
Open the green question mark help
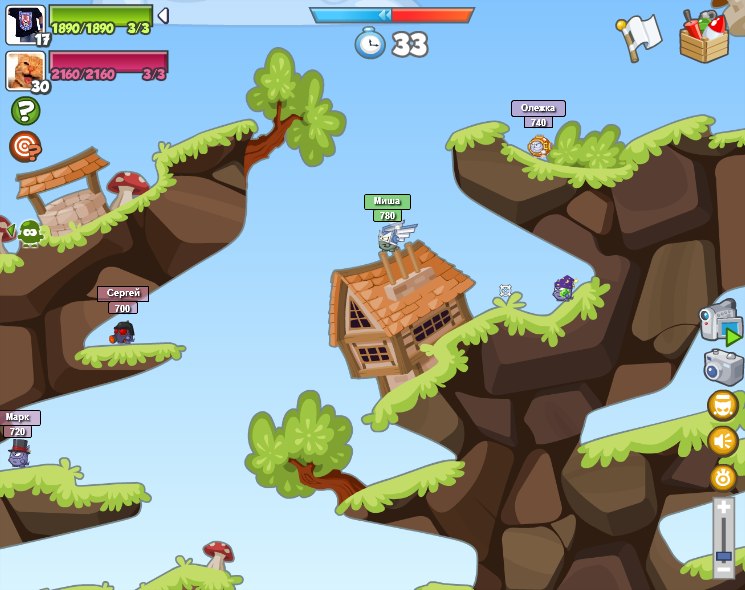click(25, 110)
